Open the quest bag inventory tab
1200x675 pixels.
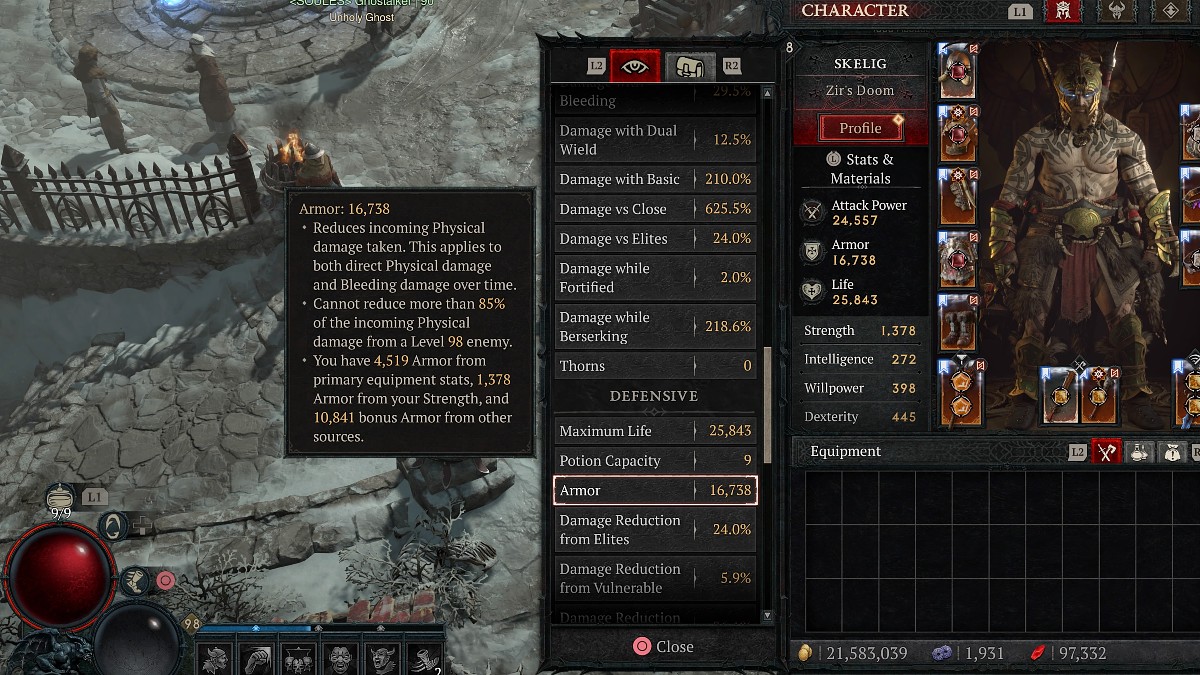pyautogui.click(x=1171, y=452)
